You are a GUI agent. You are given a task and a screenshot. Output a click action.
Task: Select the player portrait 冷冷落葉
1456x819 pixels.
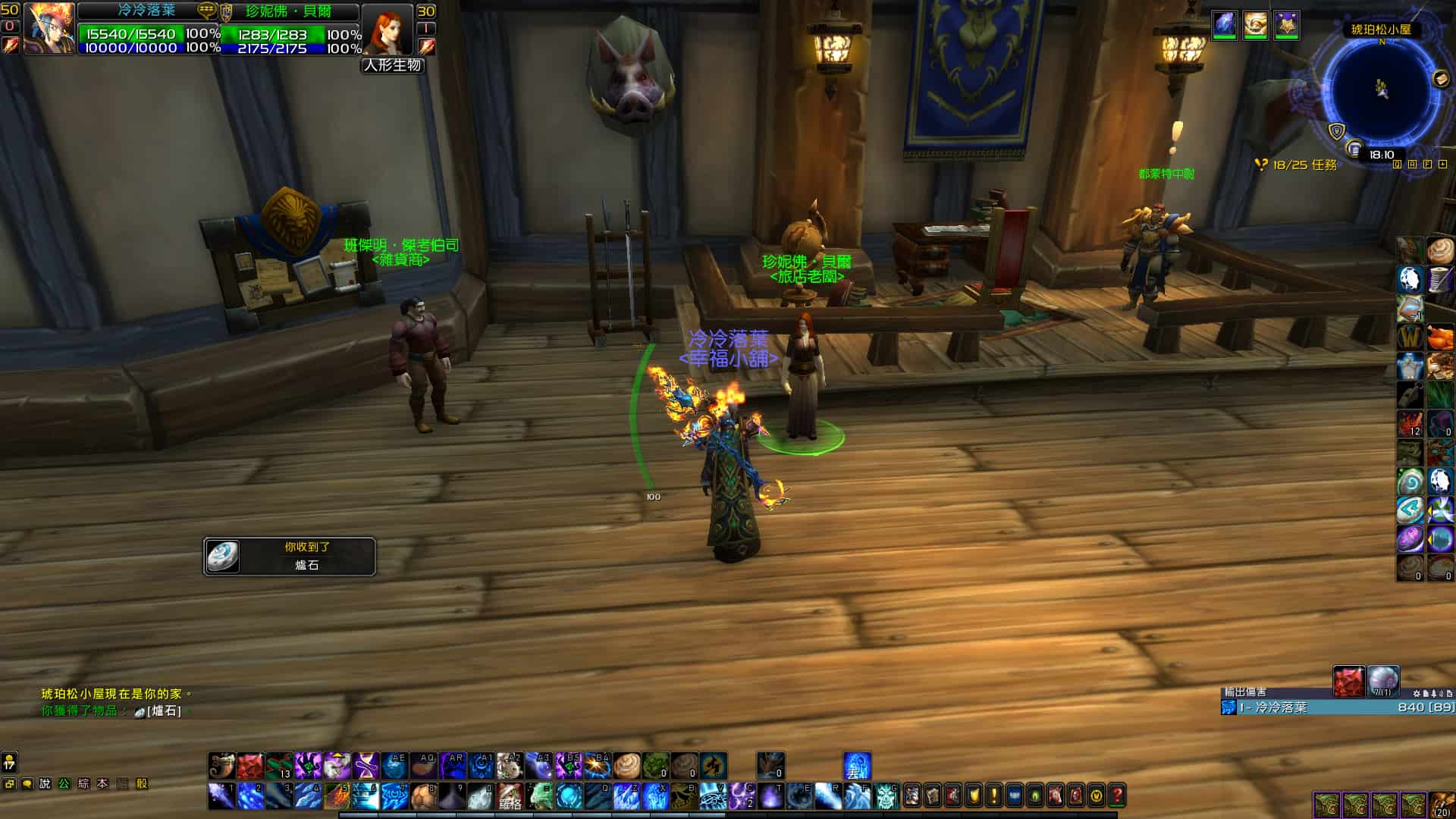click(49, 29)
